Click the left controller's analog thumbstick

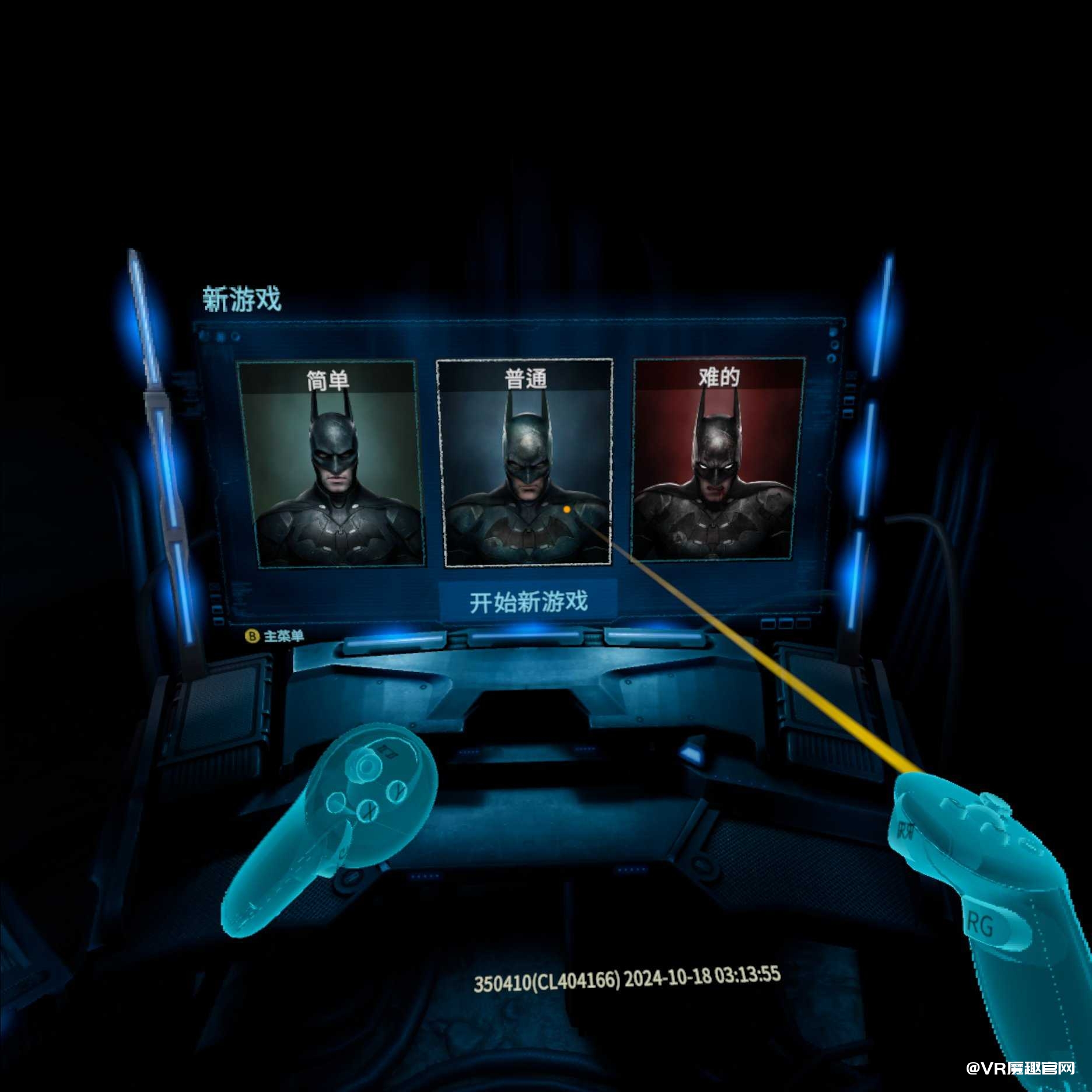366,767
